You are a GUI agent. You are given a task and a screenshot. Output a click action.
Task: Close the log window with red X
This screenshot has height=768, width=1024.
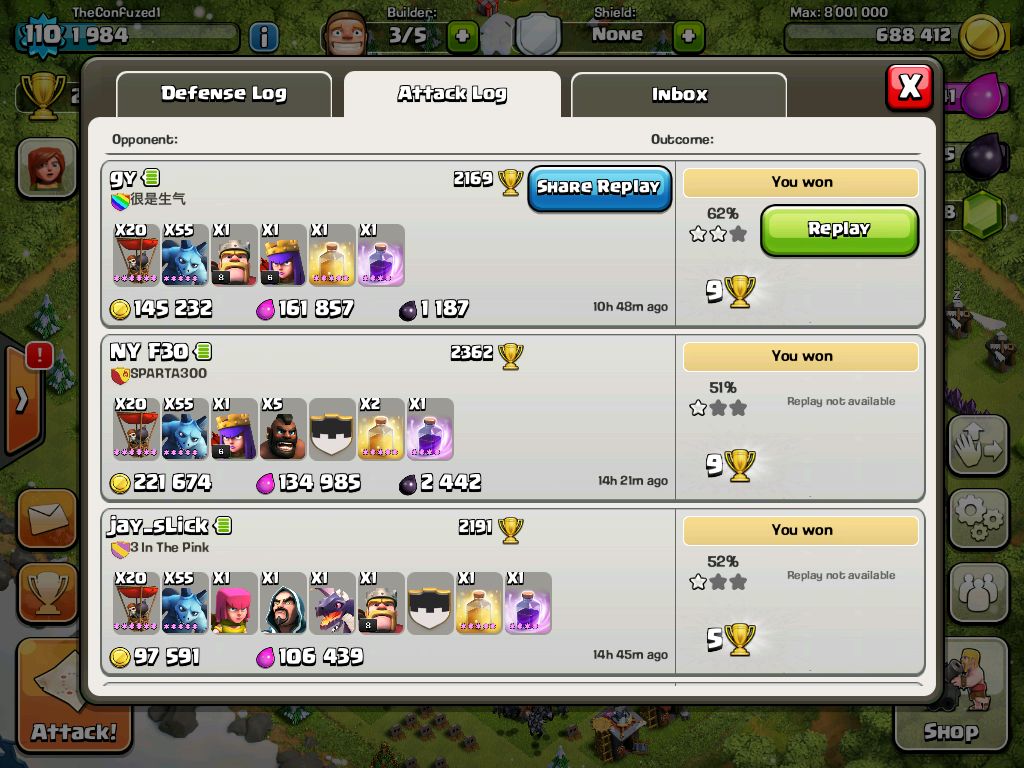coord(909,87)
